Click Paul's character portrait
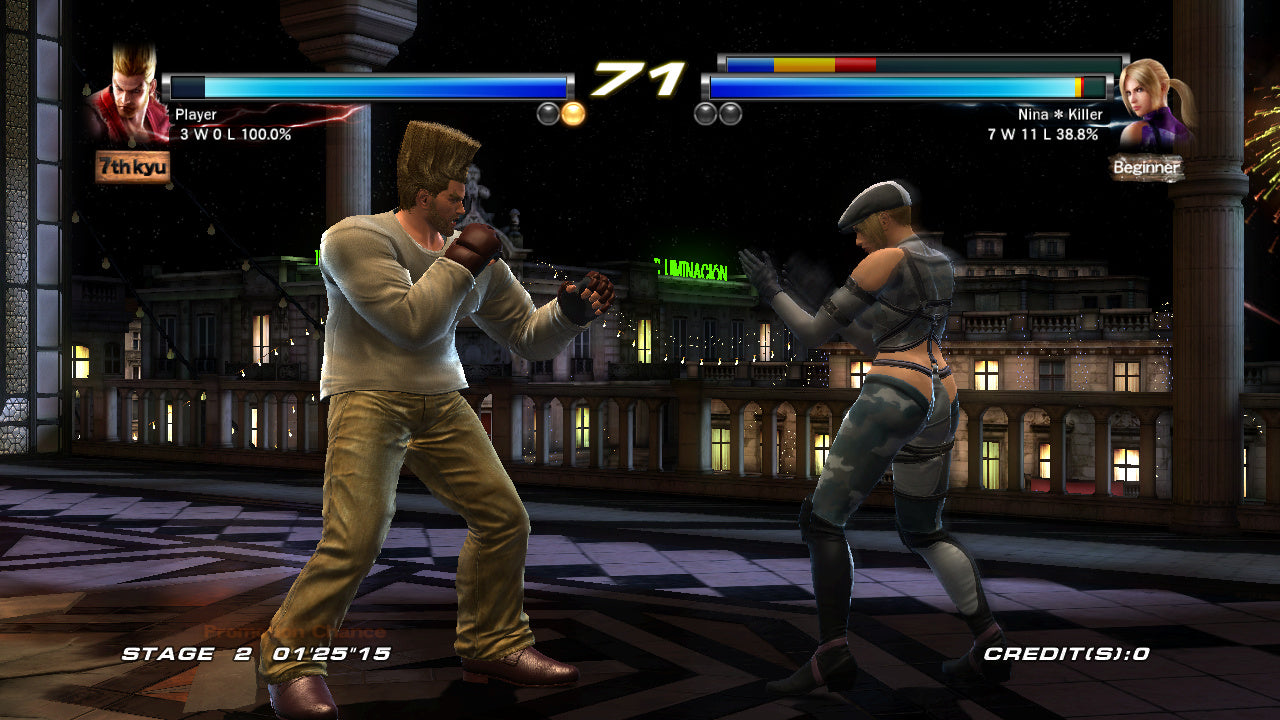Viewport: 1280px width, 720px height. (128, 95)
